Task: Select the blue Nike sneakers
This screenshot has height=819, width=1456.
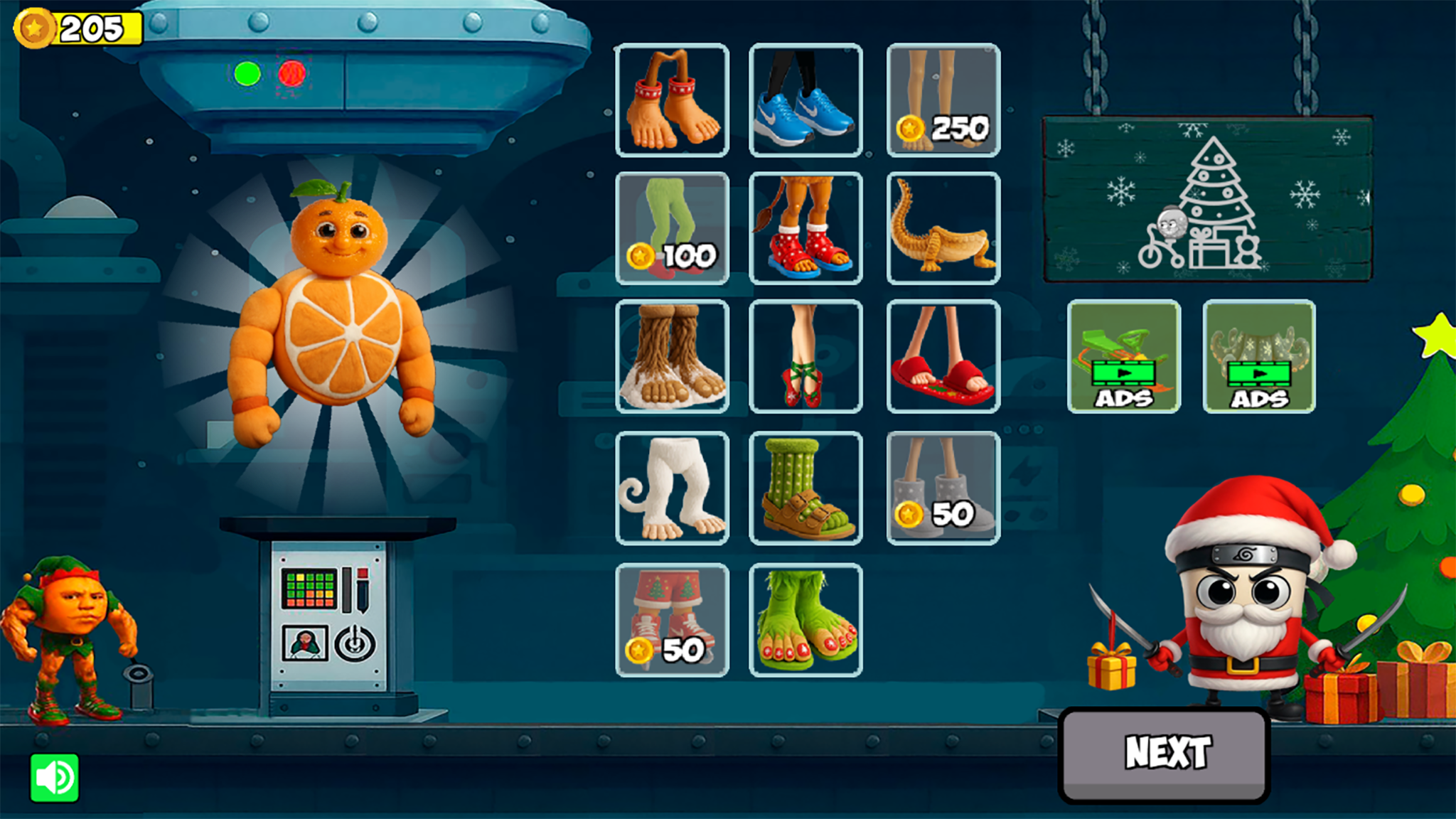Action: [805, 100]
